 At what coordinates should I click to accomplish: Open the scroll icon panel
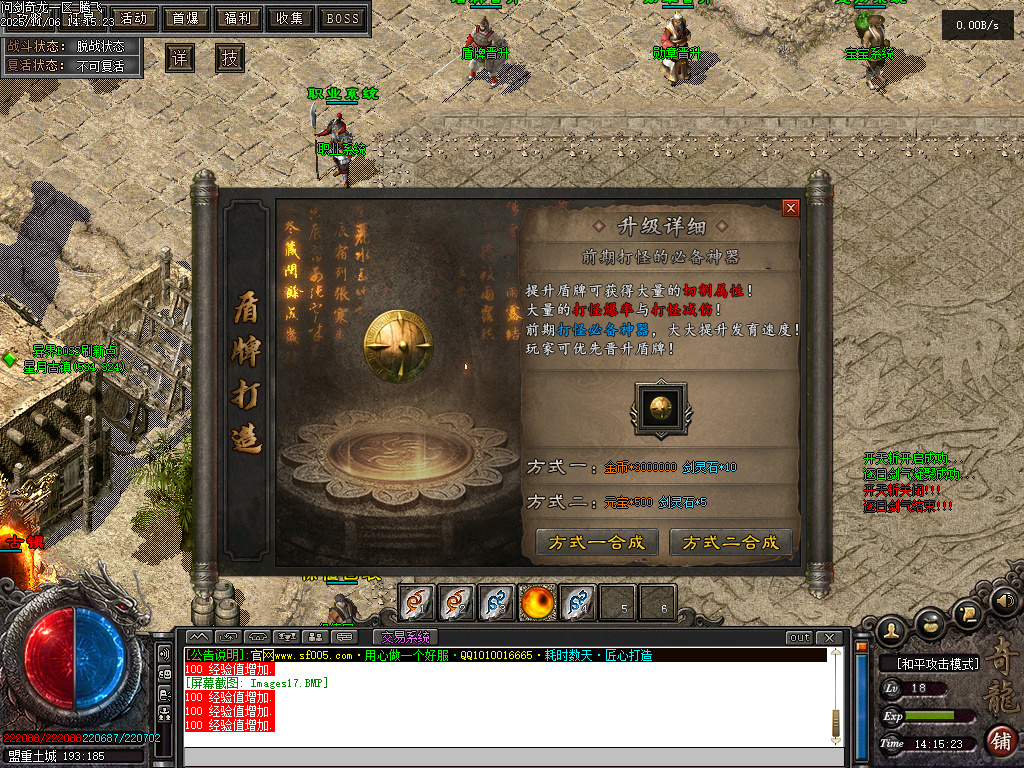(x=967, y=611)
